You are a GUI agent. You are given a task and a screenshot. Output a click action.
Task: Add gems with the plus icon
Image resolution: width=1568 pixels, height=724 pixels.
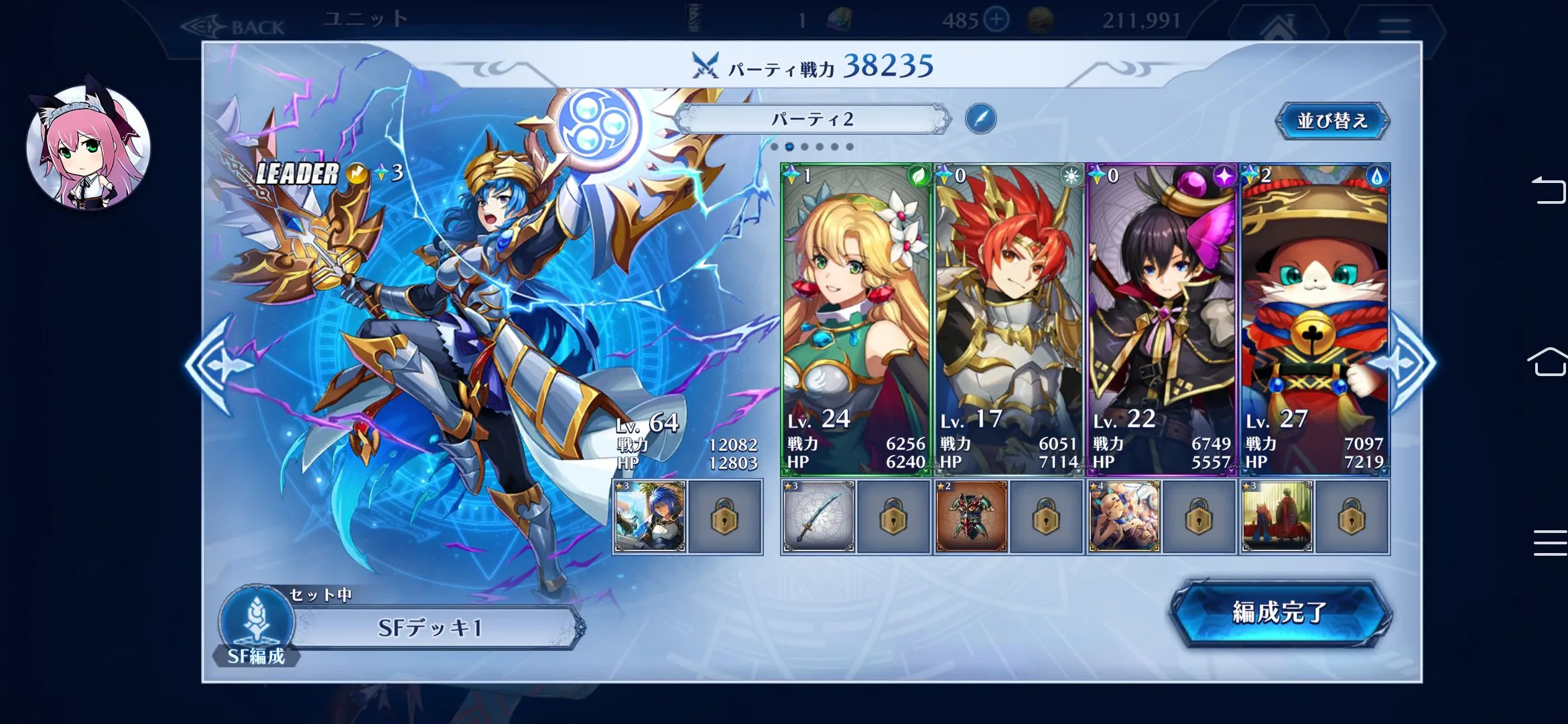coord(996,20)
